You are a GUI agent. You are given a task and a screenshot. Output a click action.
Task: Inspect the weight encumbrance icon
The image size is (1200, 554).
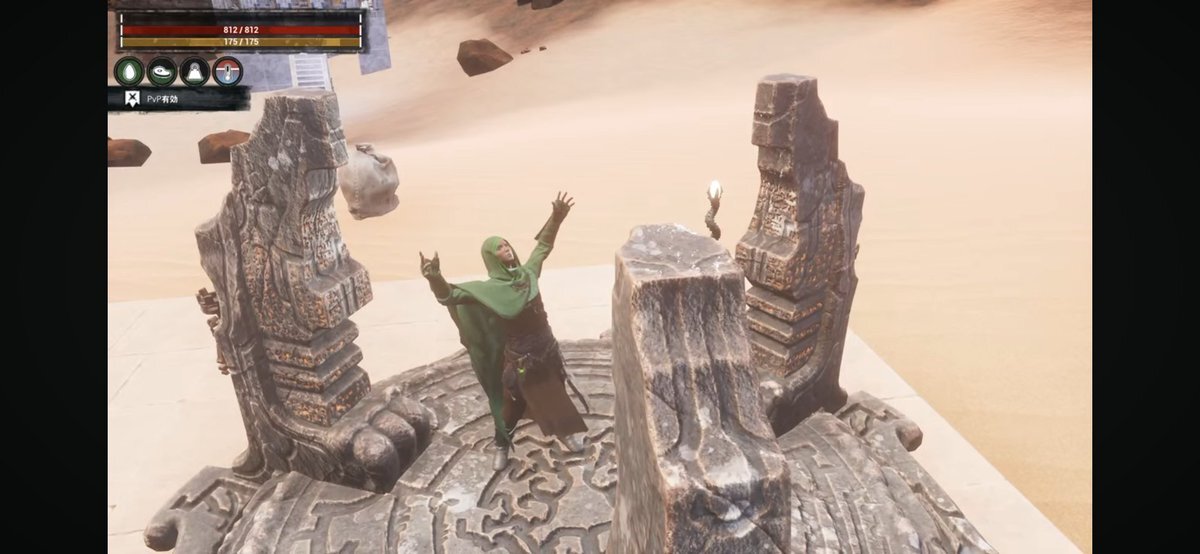click(195, 71)
